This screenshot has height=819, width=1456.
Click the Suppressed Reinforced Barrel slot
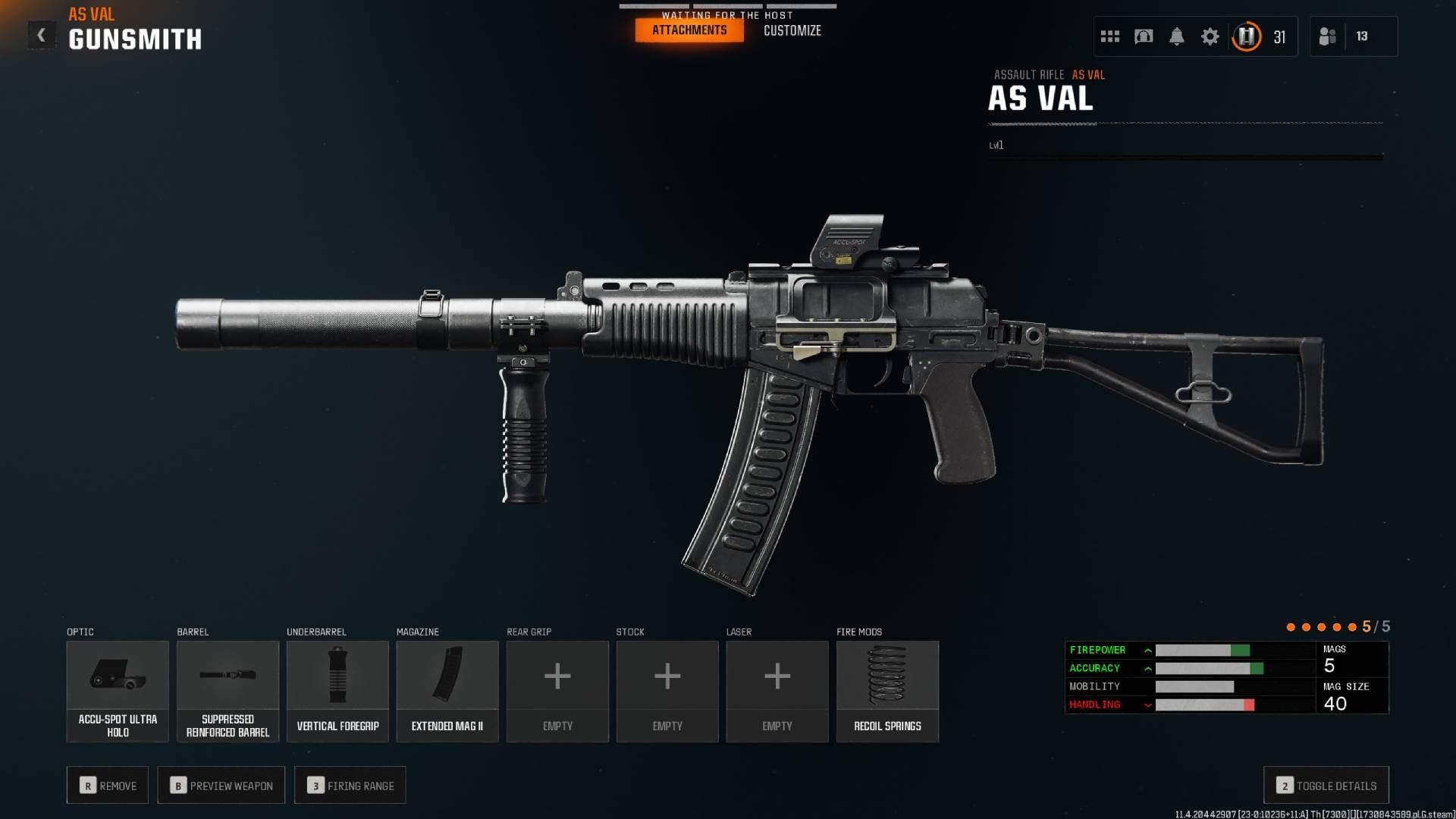[x=227, y=690]
